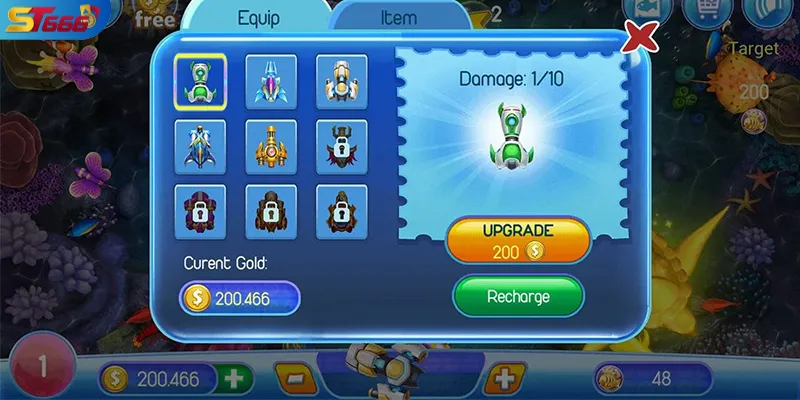Select the Equip tab
This screenshot has width=800, height=400.
point(258,18)
